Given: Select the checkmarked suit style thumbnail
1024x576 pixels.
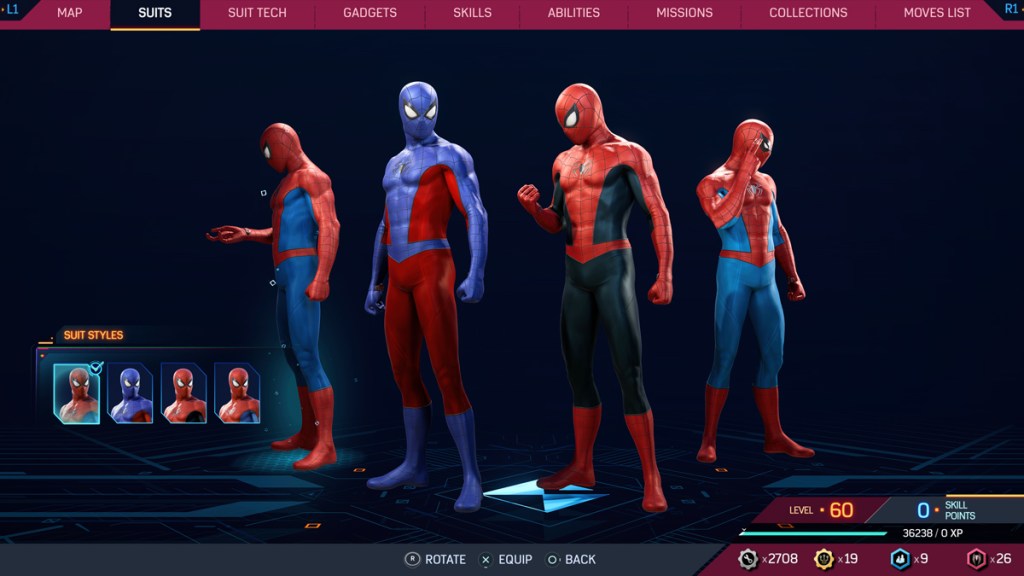Looking at the screenshot, I should tap(77, 393).
